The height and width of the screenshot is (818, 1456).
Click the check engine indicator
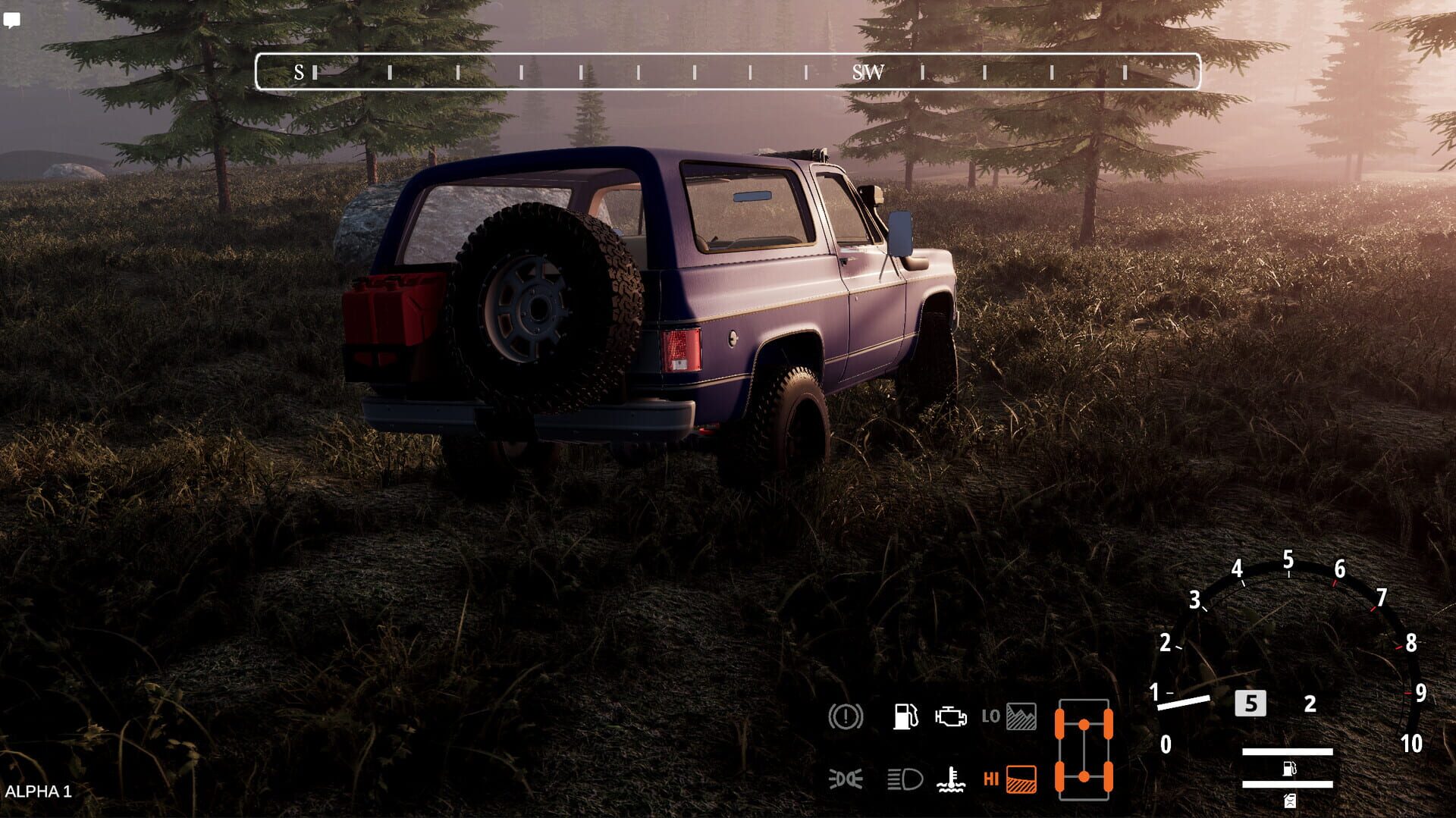952,716
